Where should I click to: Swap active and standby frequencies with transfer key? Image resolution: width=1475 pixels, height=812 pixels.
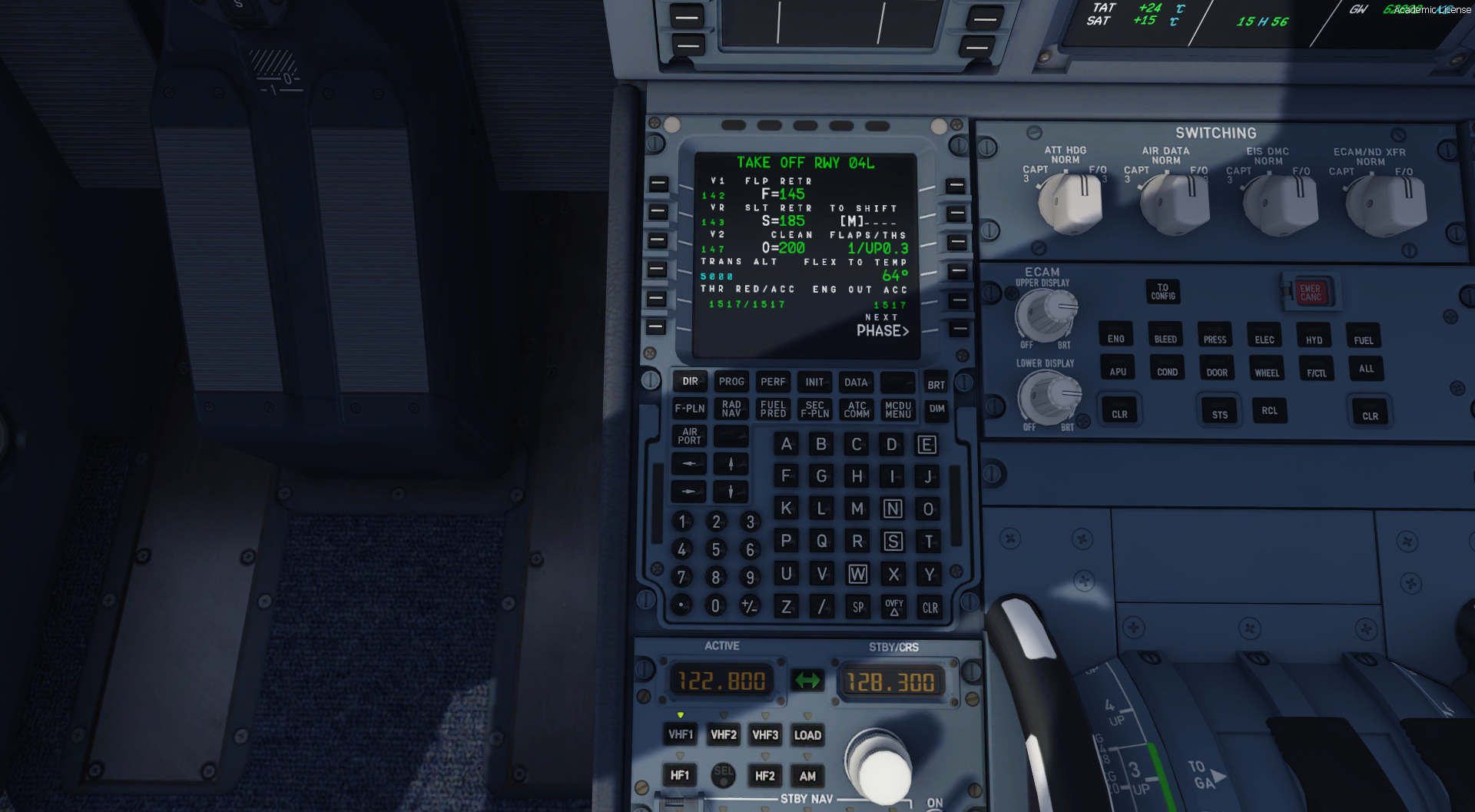[809, 679]
